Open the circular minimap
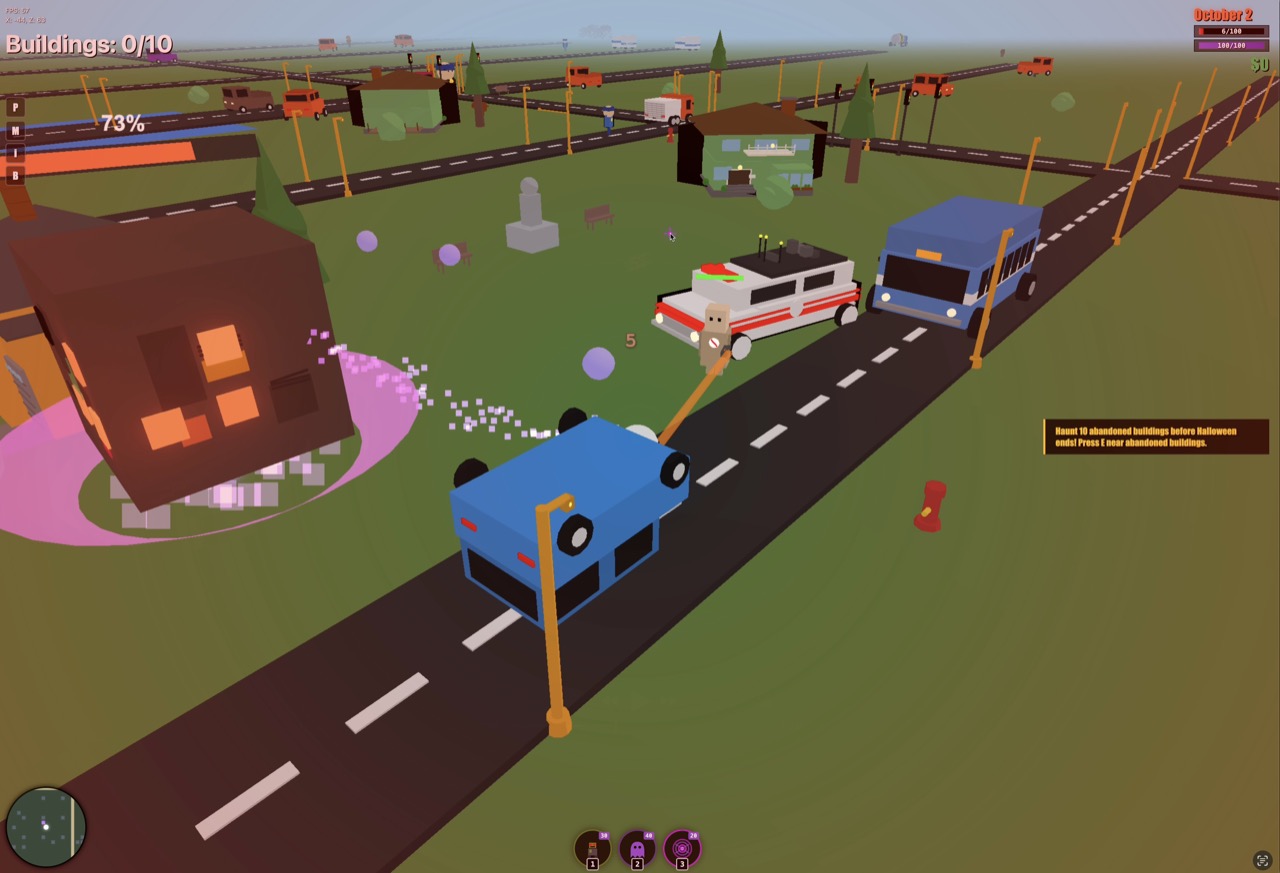 point(46,827)
